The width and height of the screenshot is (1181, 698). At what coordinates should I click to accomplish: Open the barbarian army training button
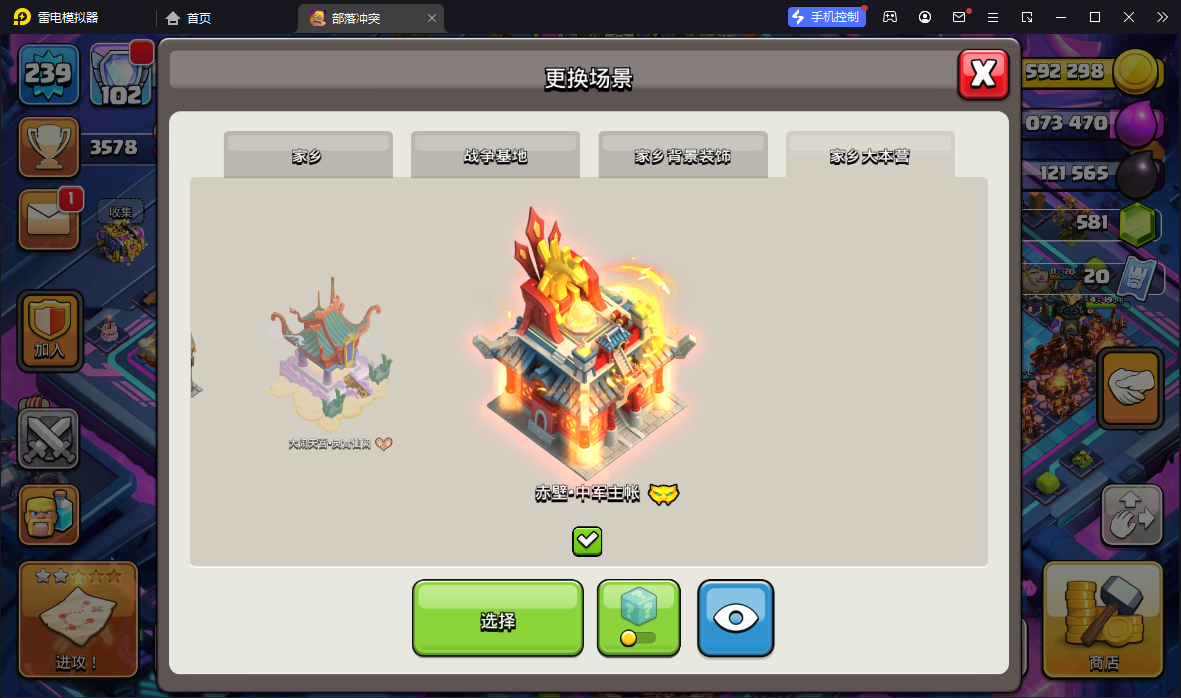(48, 514)
